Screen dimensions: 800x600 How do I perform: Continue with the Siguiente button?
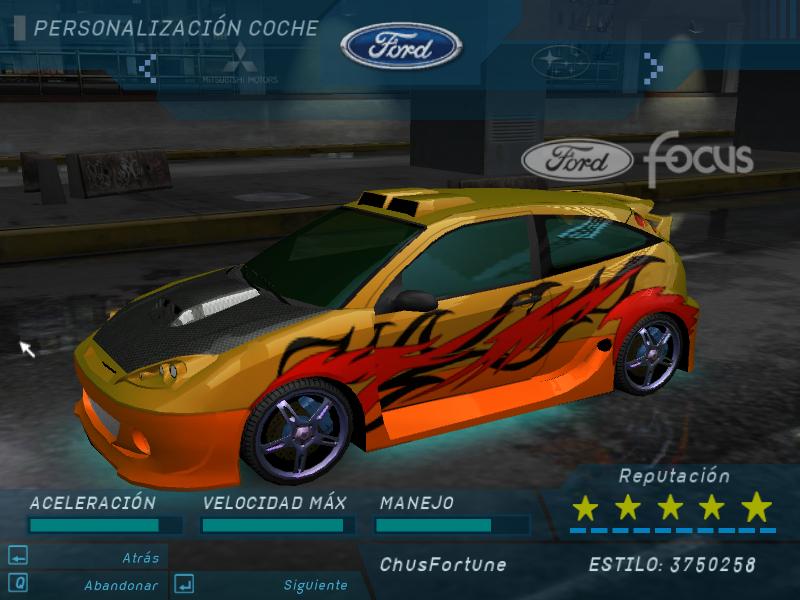pyautogui.click(x=315, y=585)
